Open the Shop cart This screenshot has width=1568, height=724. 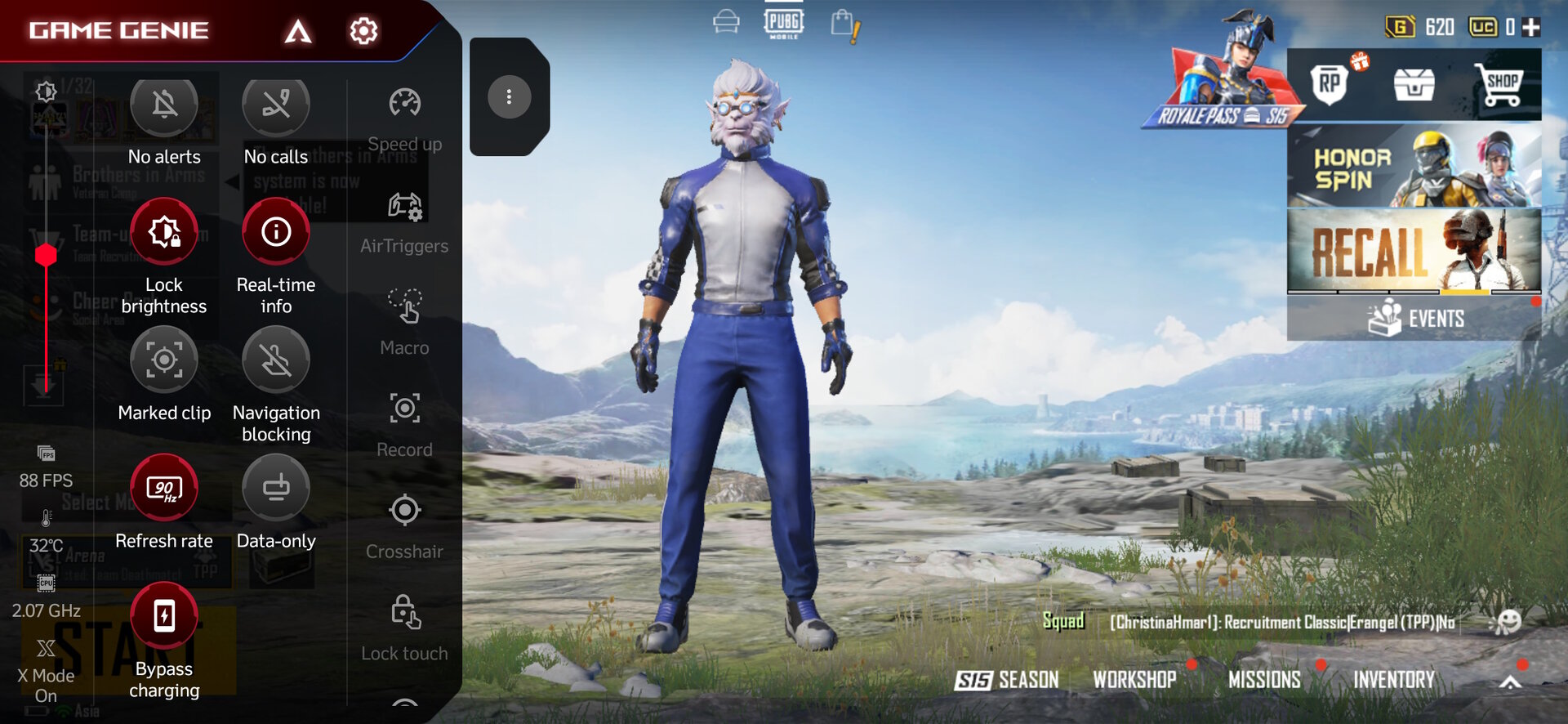pos(1500,85)
